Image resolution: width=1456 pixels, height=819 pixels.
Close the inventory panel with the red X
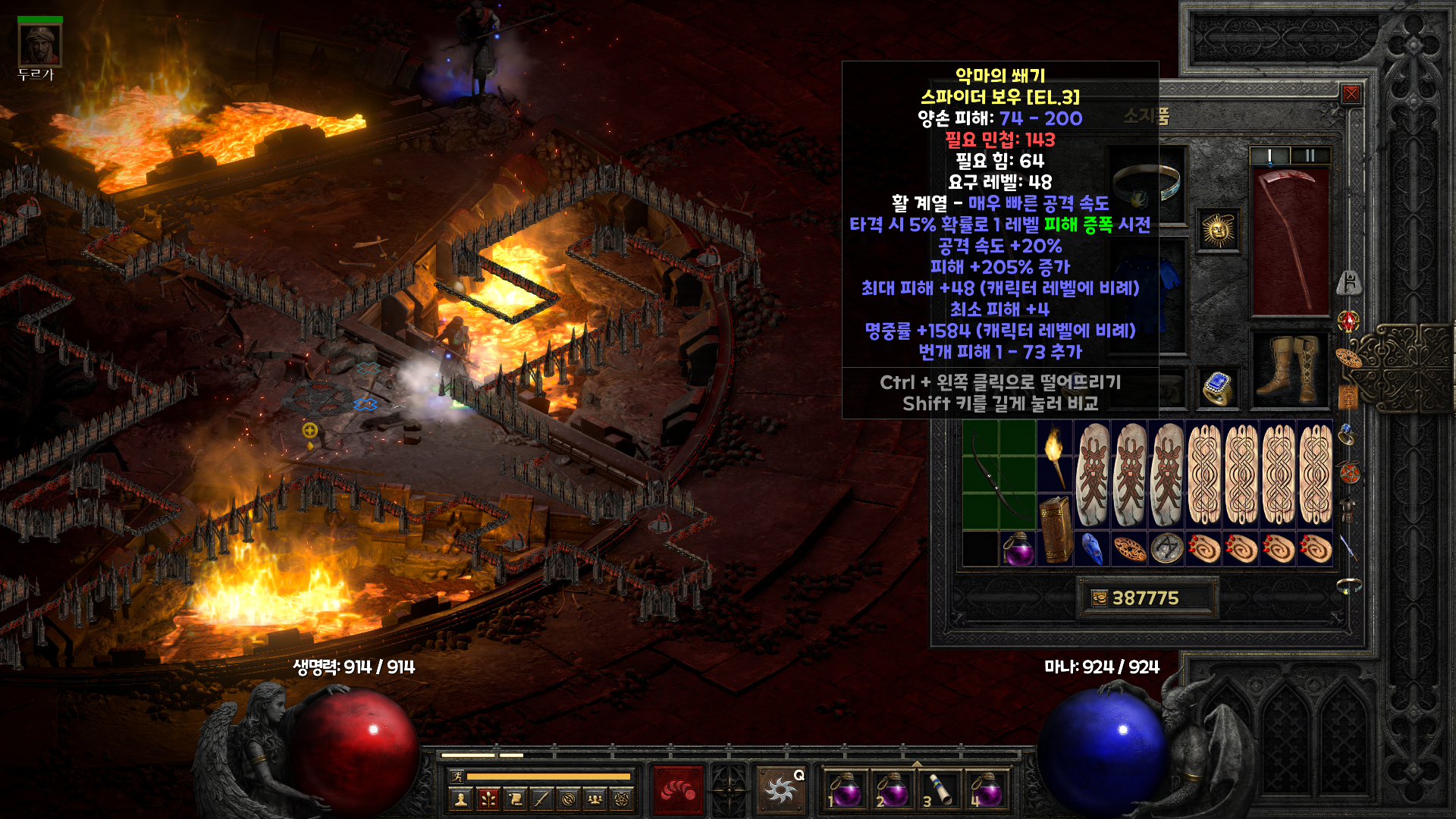tap(1351, 94)
